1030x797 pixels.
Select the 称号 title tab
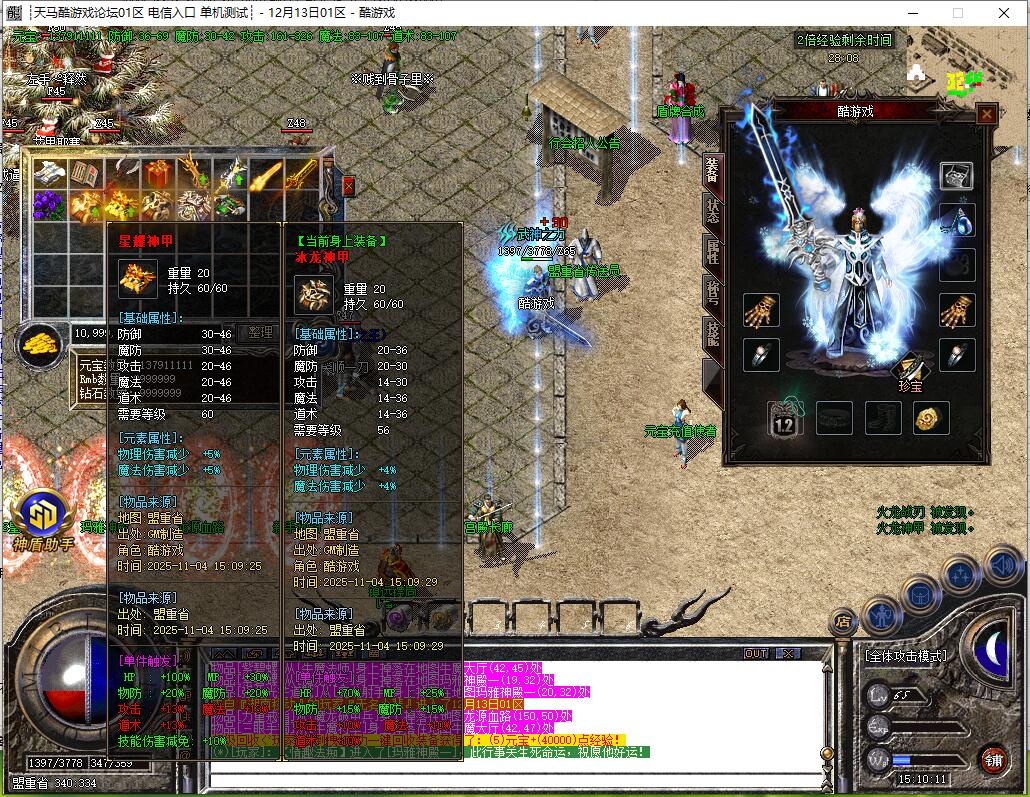point(712,292)
